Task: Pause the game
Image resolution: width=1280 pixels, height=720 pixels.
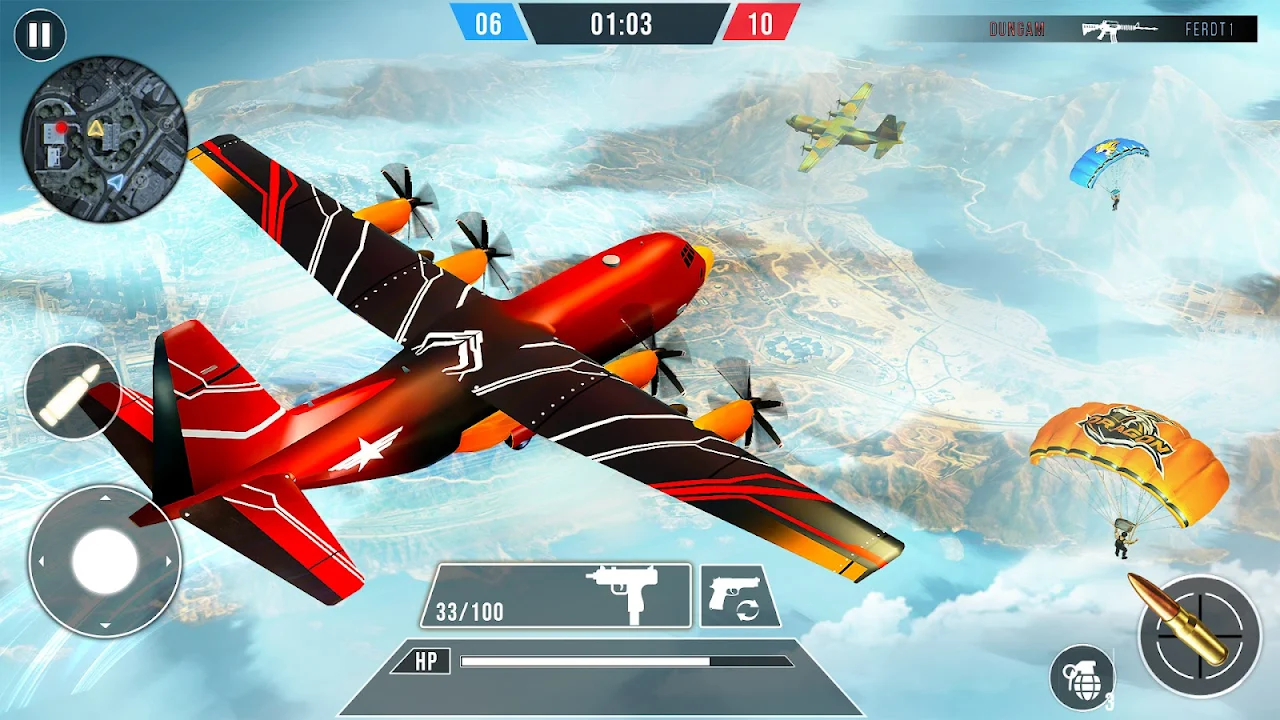Action: [40, 36]
